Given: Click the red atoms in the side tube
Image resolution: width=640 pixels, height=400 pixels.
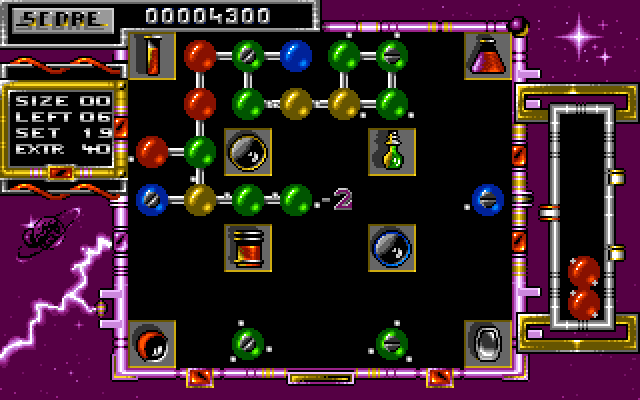Looking at the screenshot, I should click(584, 287).
